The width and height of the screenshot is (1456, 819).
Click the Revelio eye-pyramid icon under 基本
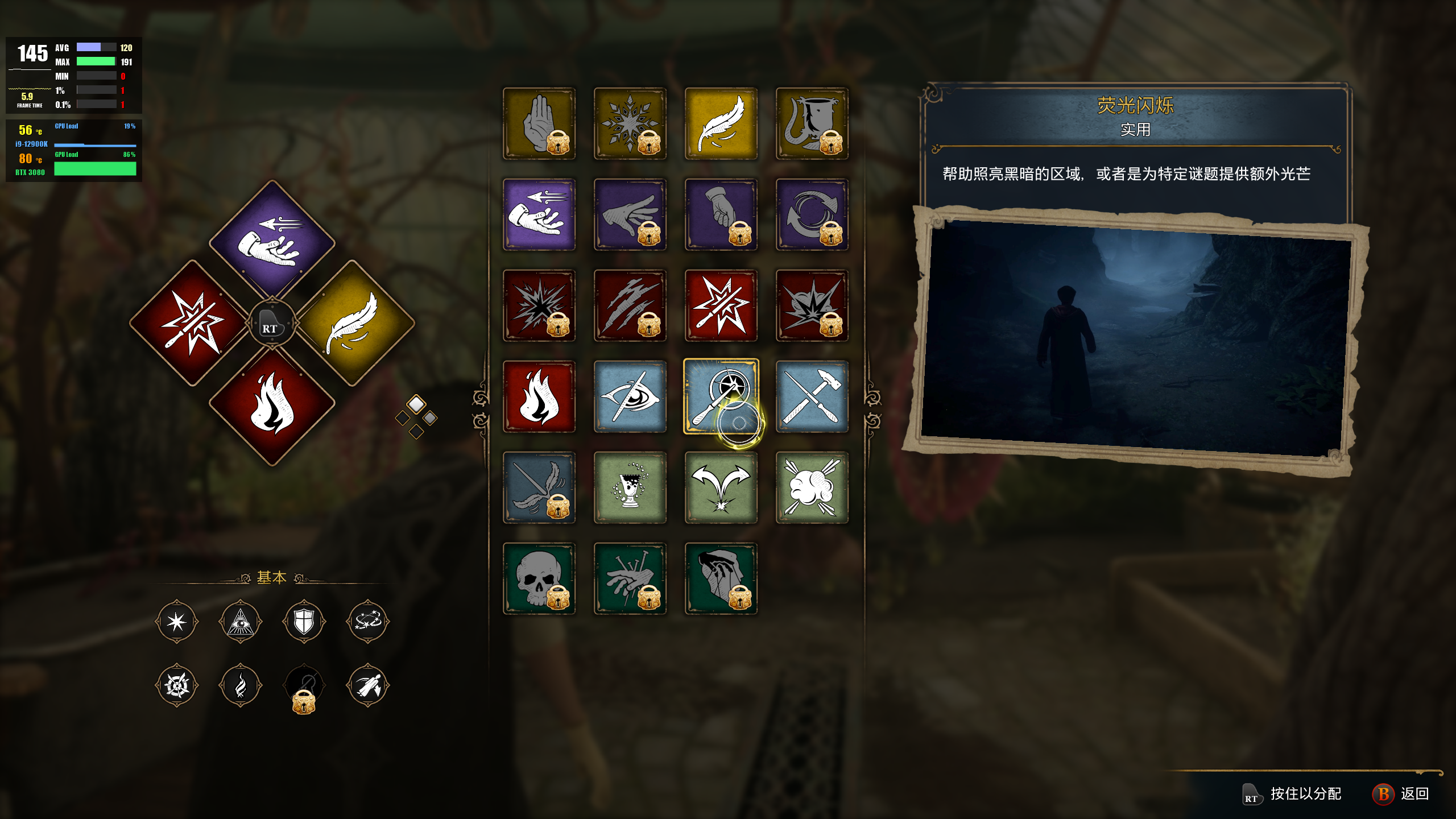tap(240, 621)
